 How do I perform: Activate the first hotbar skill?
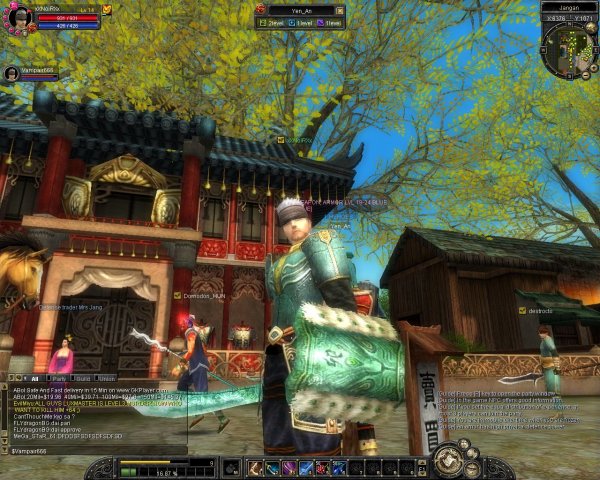[x=255, y=467]
